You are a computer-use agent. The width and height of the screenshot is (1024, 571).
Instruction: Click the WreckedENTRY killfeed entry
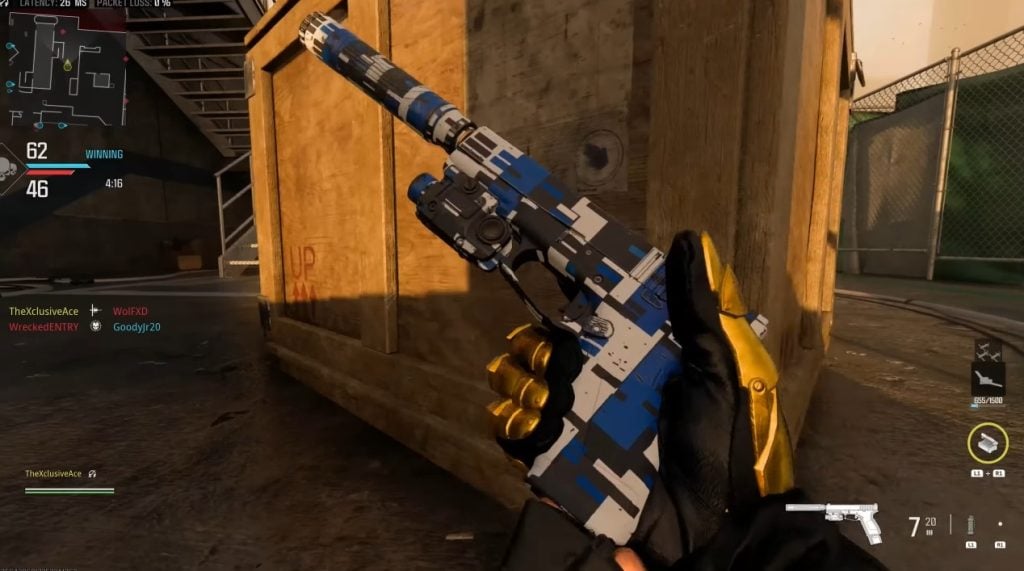click(x=43, y=326)
